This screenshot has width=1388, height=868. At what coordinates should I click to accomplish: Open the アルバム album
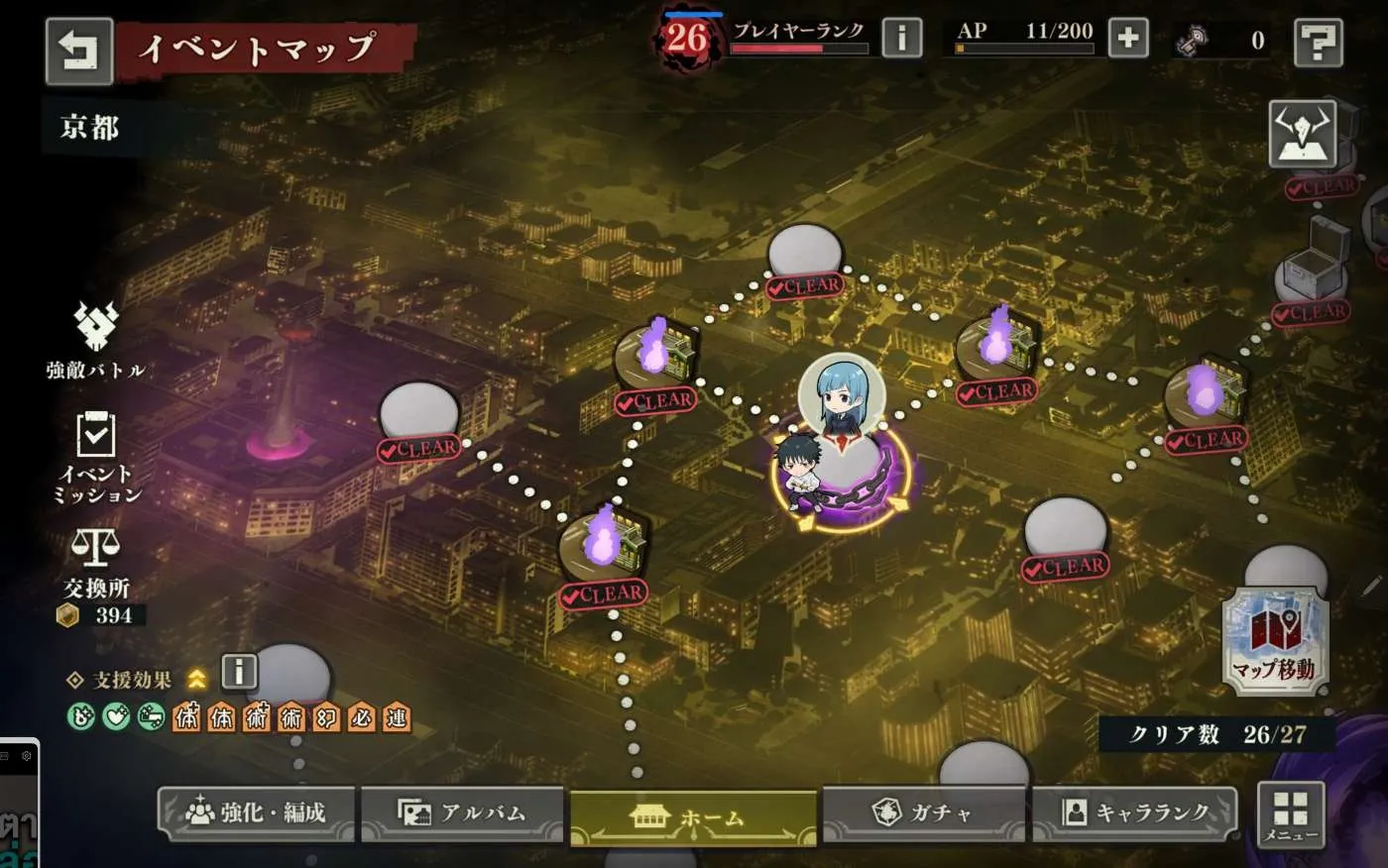coord(462,814)
